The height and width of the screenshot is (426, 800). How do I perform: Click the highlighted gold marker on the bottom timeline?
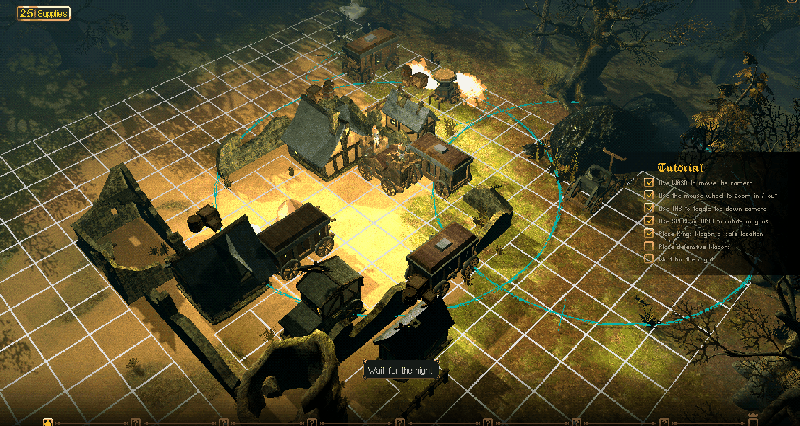[47, 421]
